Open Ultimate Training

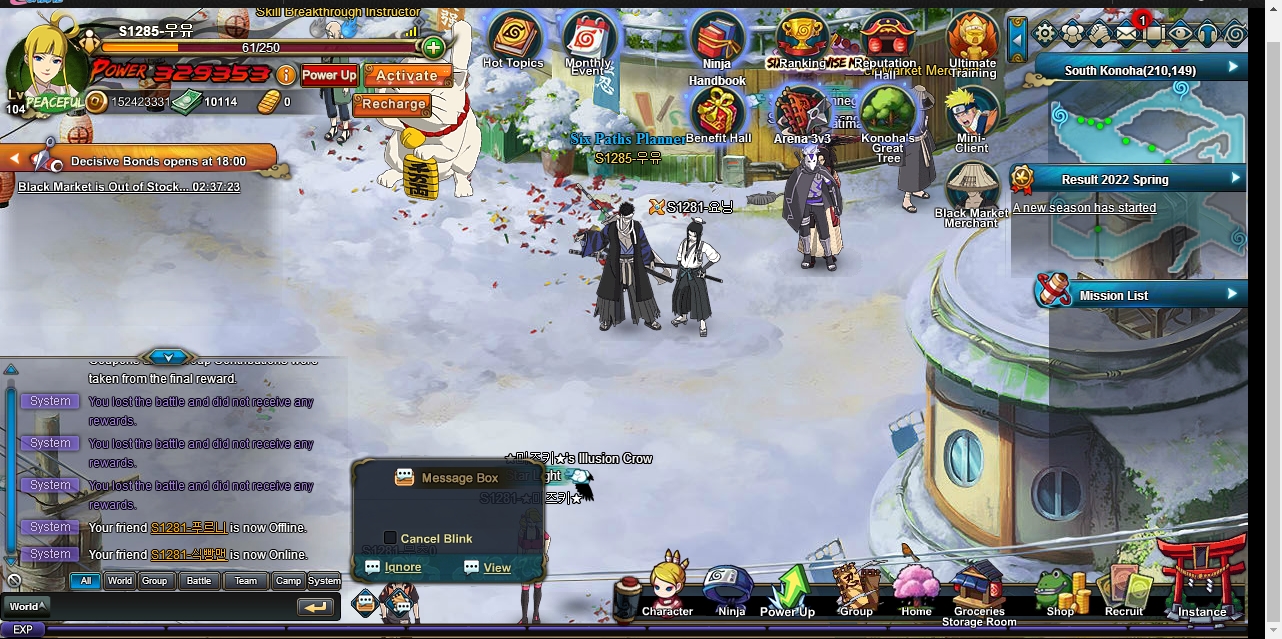[972, 41]
